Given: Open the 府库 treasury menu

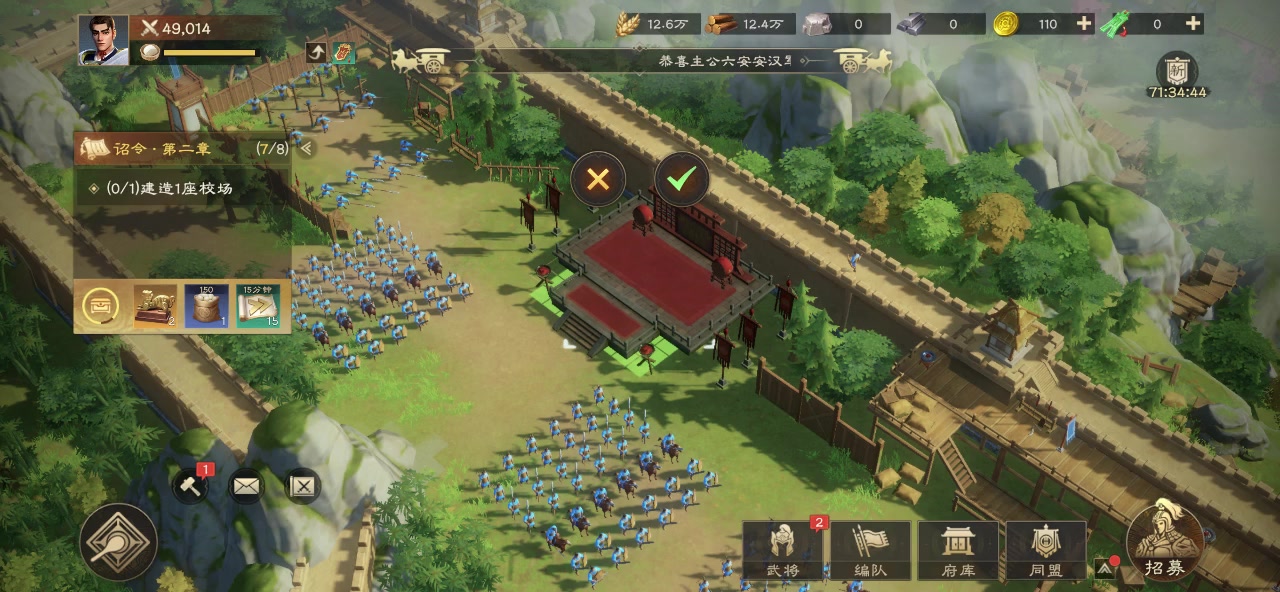Looking at the screenshot, I should [958, 551].
